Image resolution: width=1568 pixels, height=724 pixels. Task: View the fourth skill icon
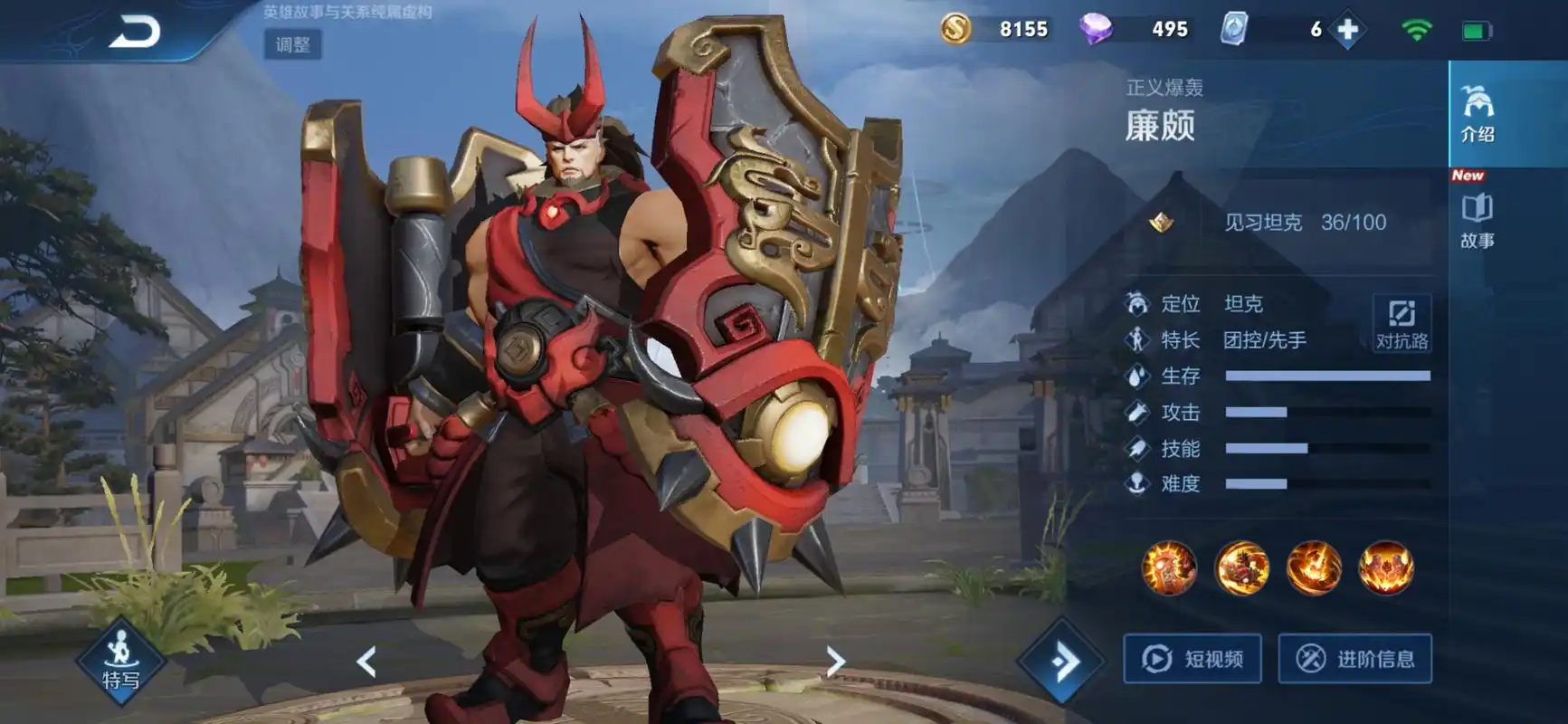(x=1386, y=567)
